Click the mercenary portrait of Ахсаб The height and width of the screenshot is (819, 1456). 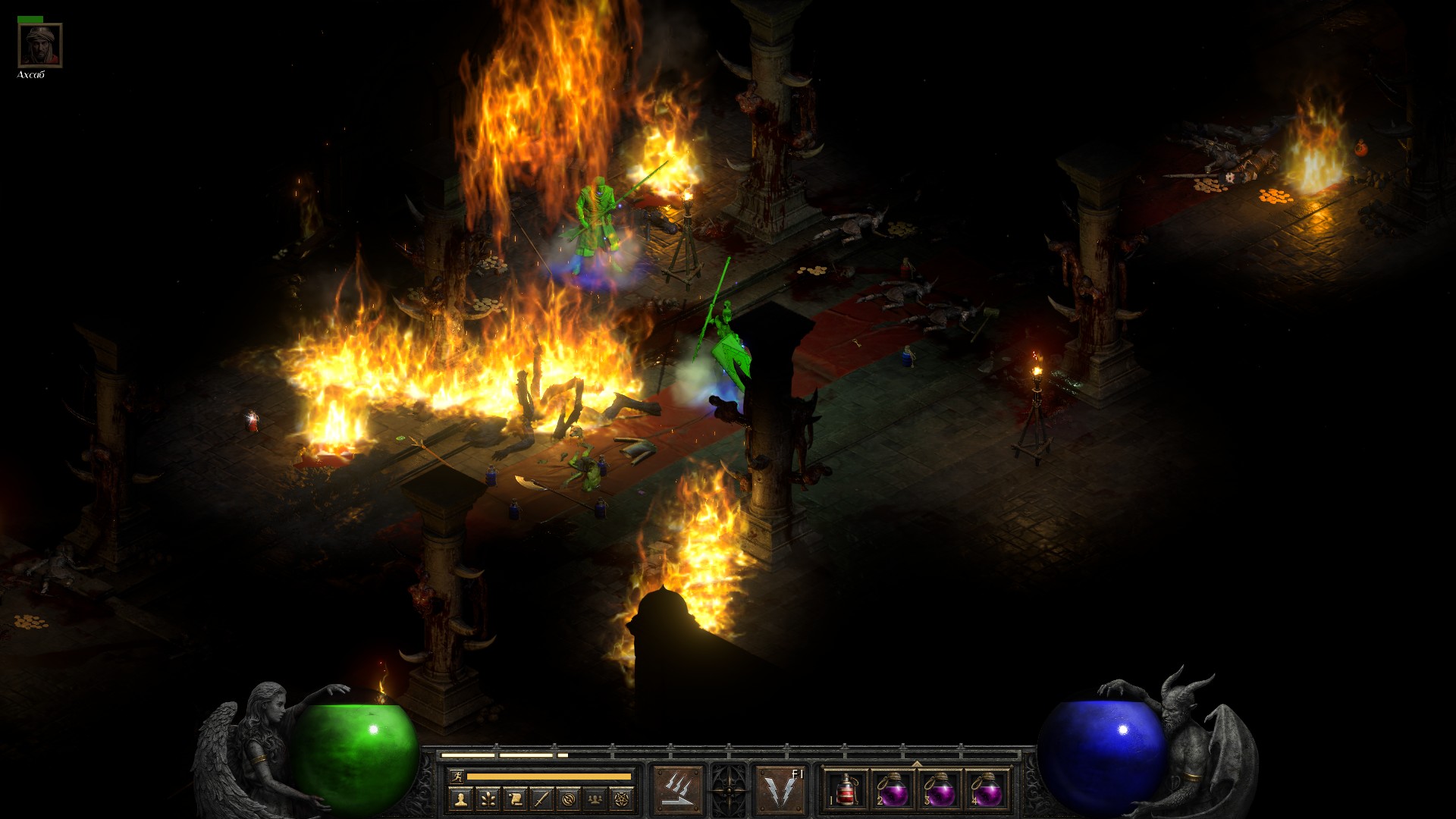[x=40, y=45]
